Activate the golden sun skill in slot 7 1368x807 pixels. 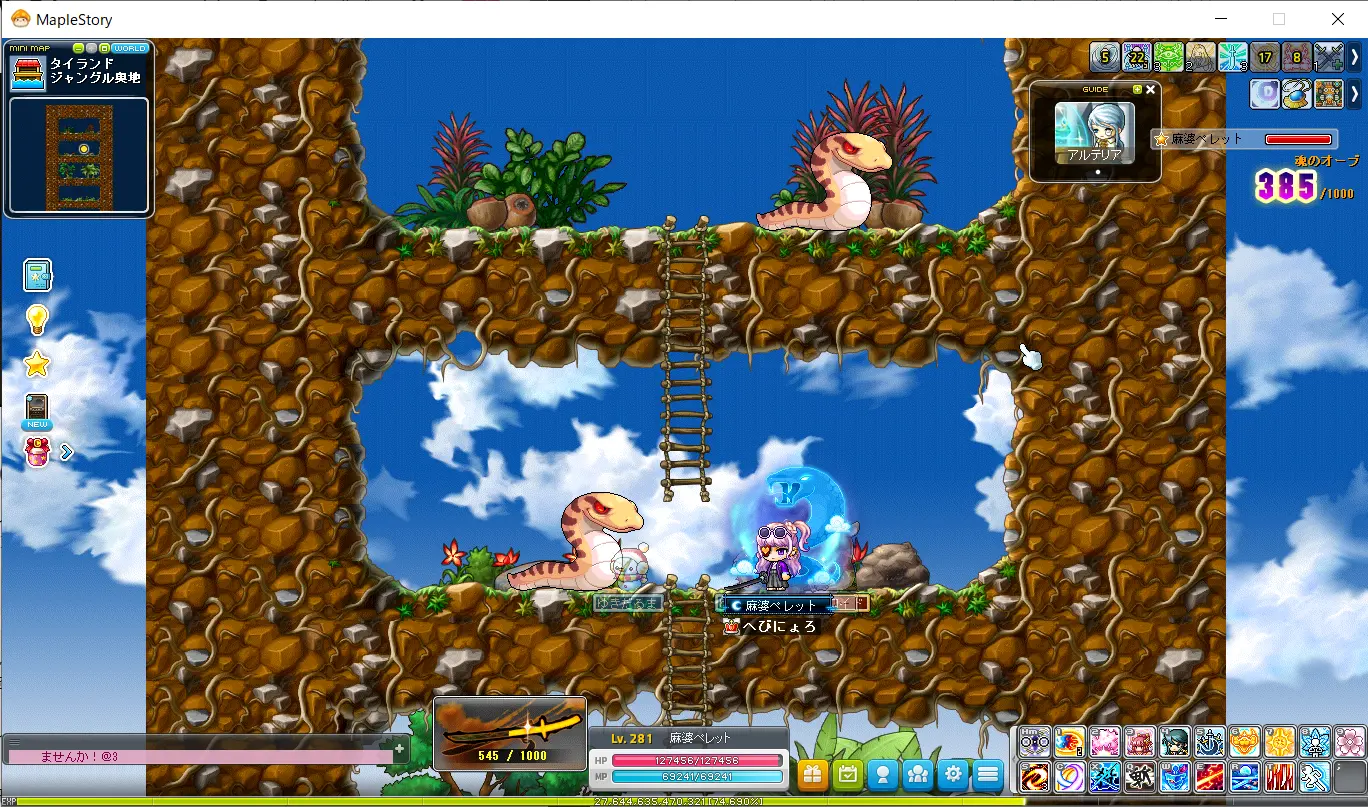[x=1280, y=741]
